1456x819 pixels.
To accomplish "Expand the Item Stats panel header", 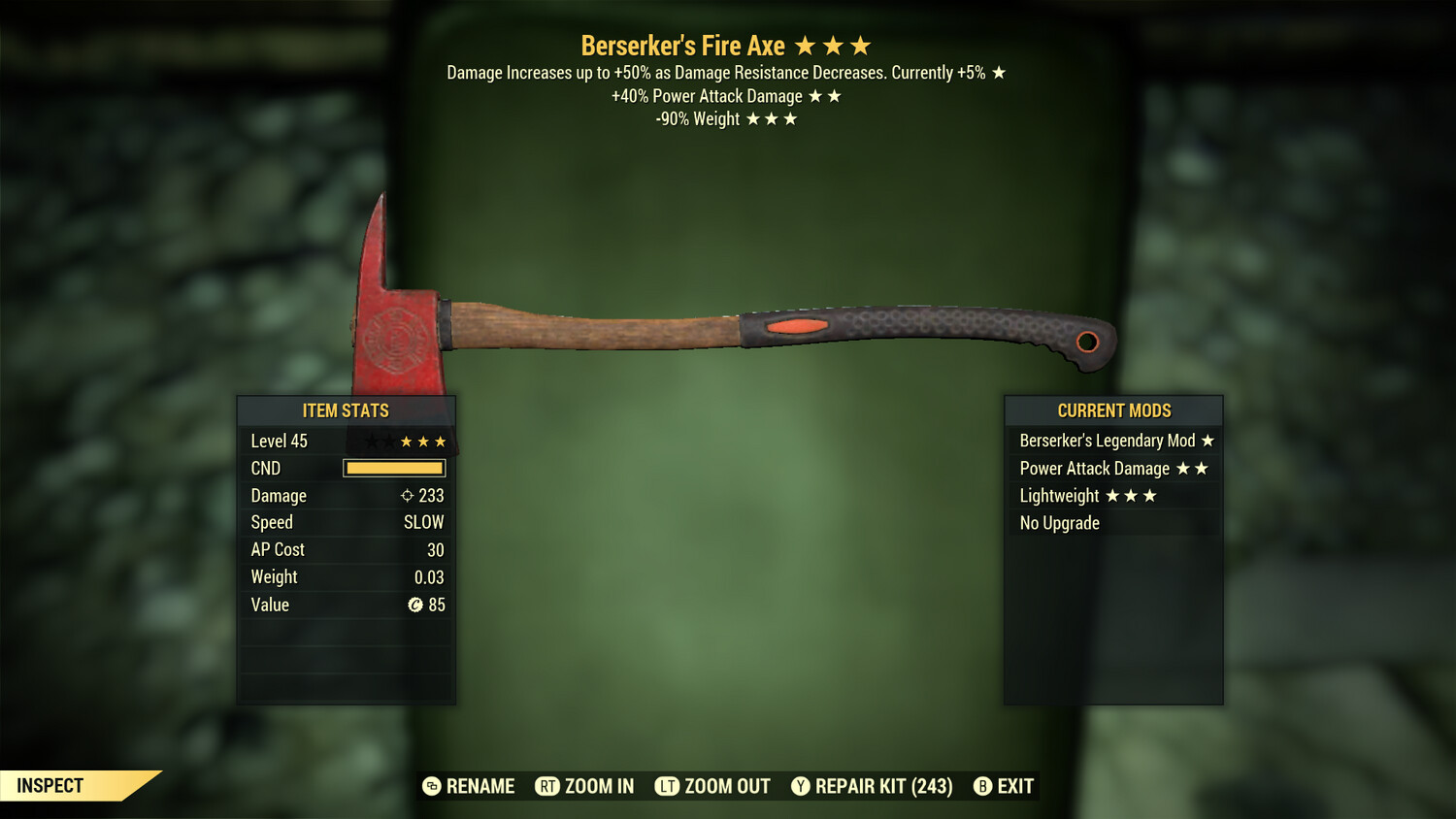I will [346, 410].
